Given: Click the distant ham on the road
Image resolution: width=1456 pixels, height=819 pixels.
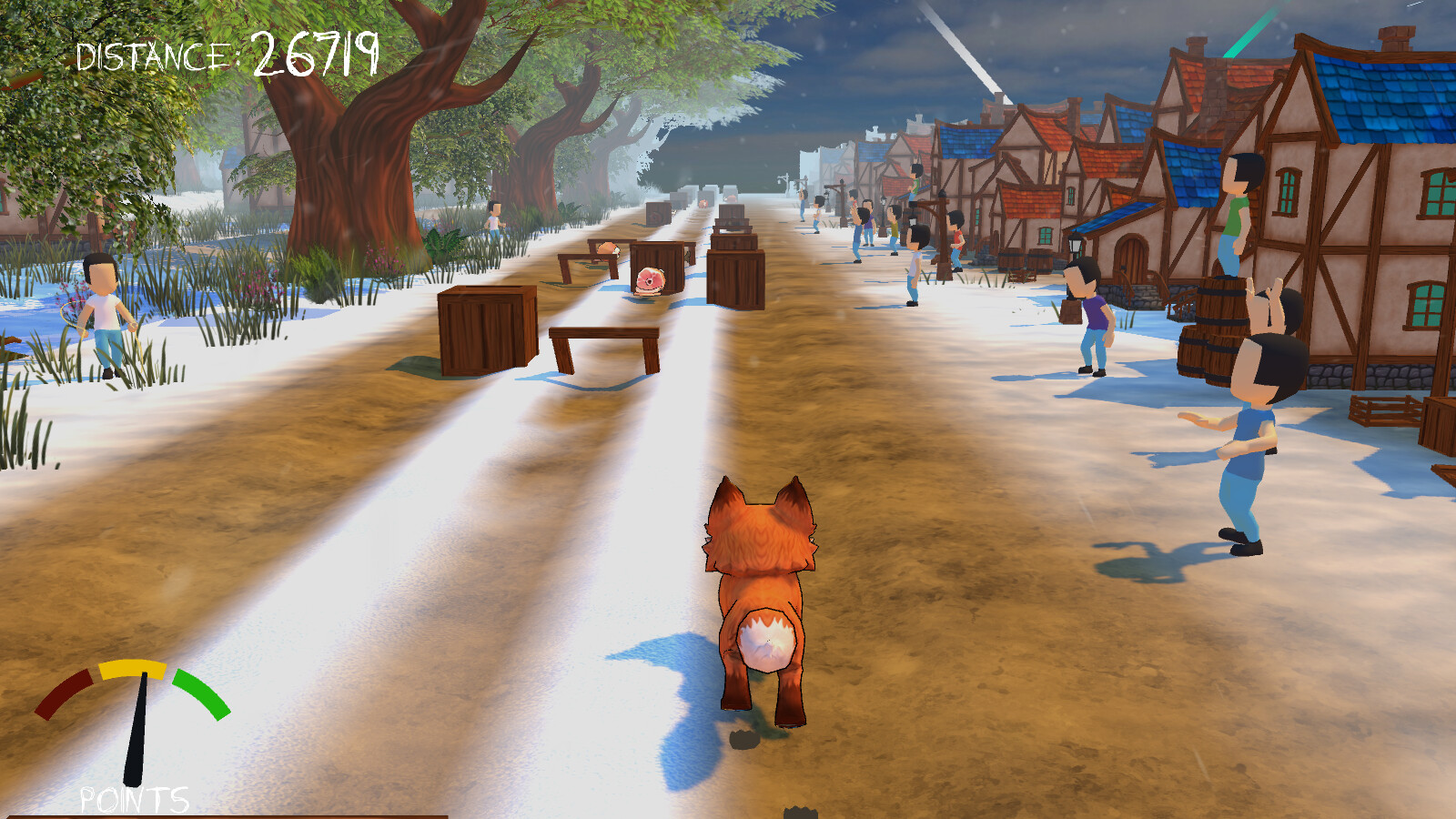Looking at the screenshot, I should point(731,198).
